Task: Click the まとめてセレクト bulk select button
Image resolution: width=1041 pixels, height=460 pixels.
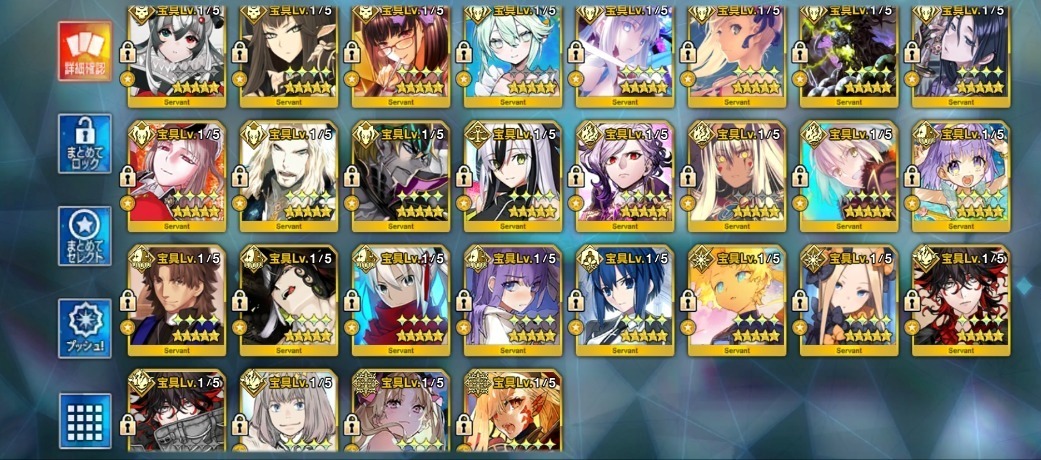Action: click(x=84, y=236)
